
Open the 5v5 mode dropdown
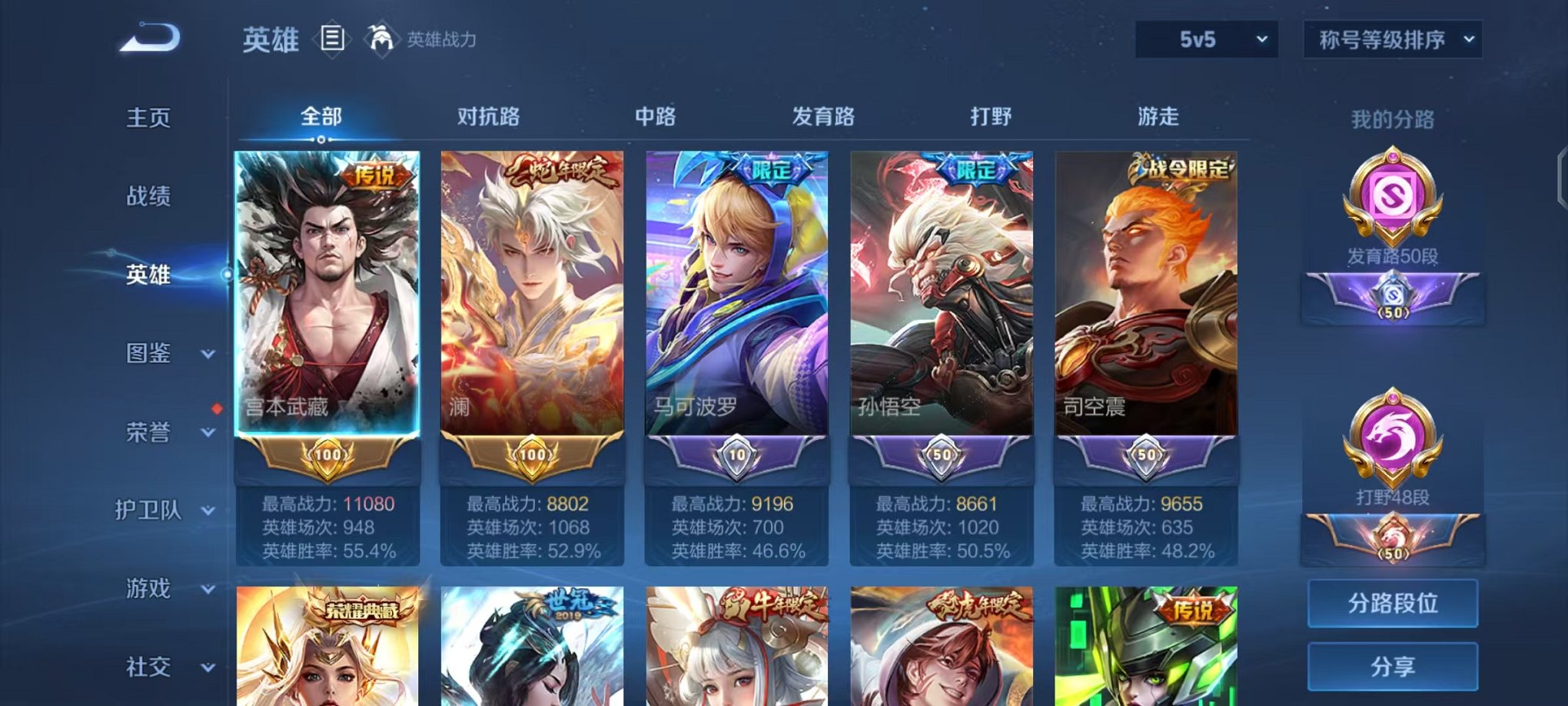(x=1207, y=37)
